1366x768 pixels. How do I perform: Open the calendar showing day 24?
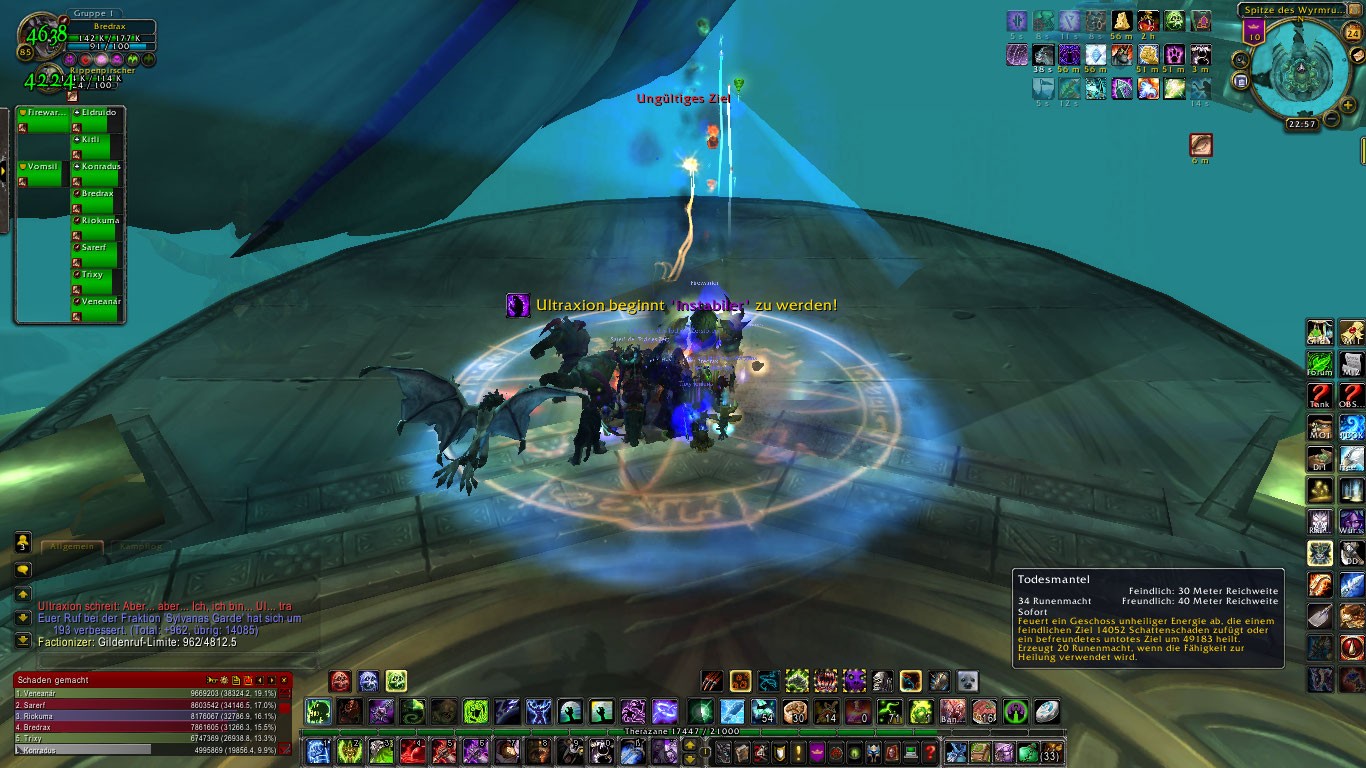tap(1353, 33)
